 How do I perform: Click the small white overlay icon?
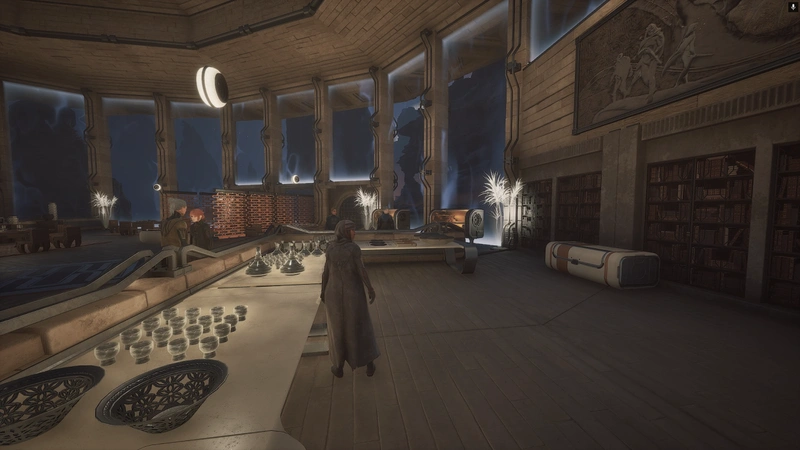[792, 7]
